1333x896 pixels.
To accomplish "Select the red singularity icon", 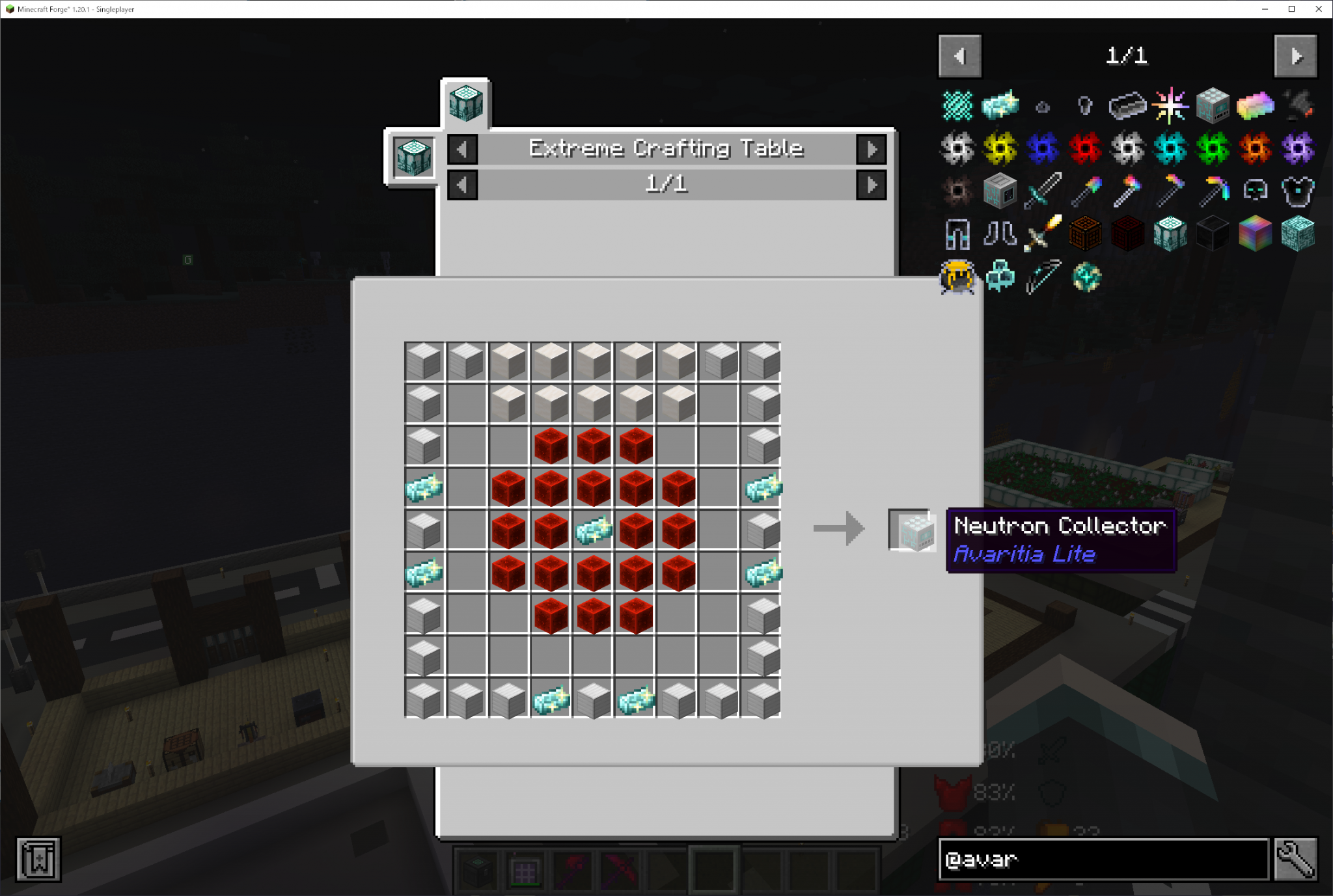I will (x=1084, y=146).
